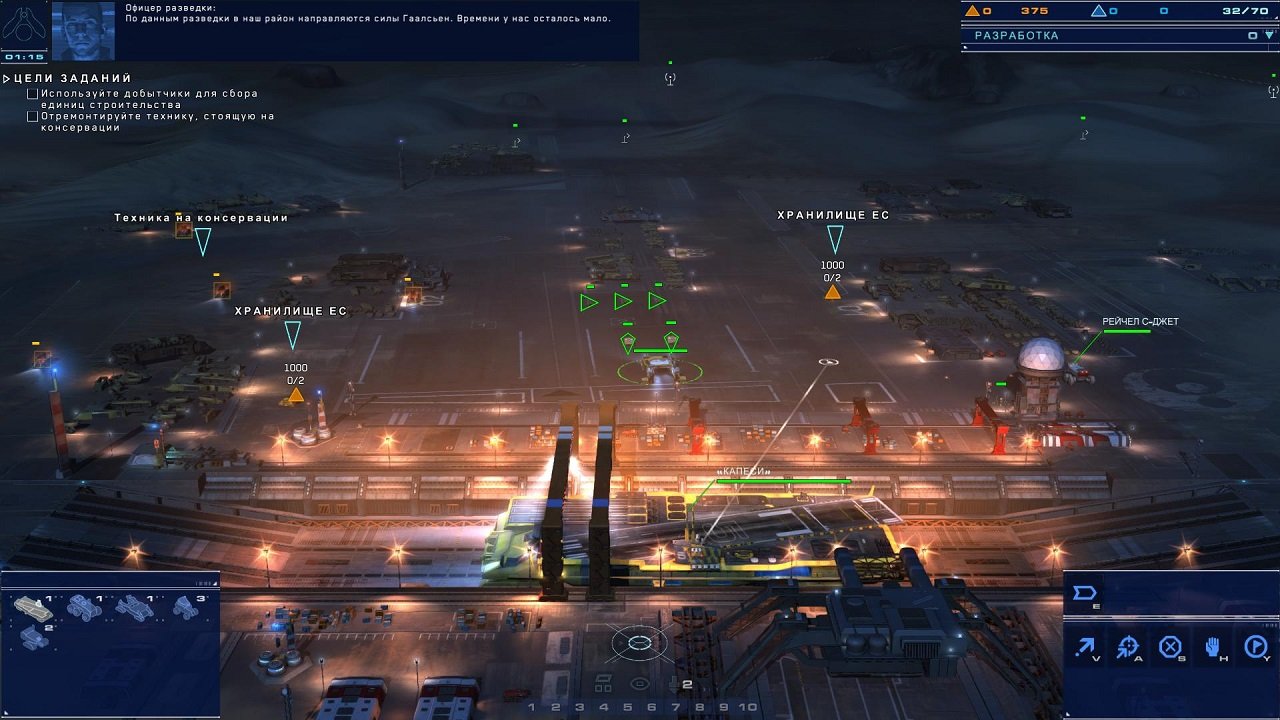This screenshot has width=1280, height=720.
Task: Select control group 7 in the bottom bar
Action: click(x=675, y=706)
